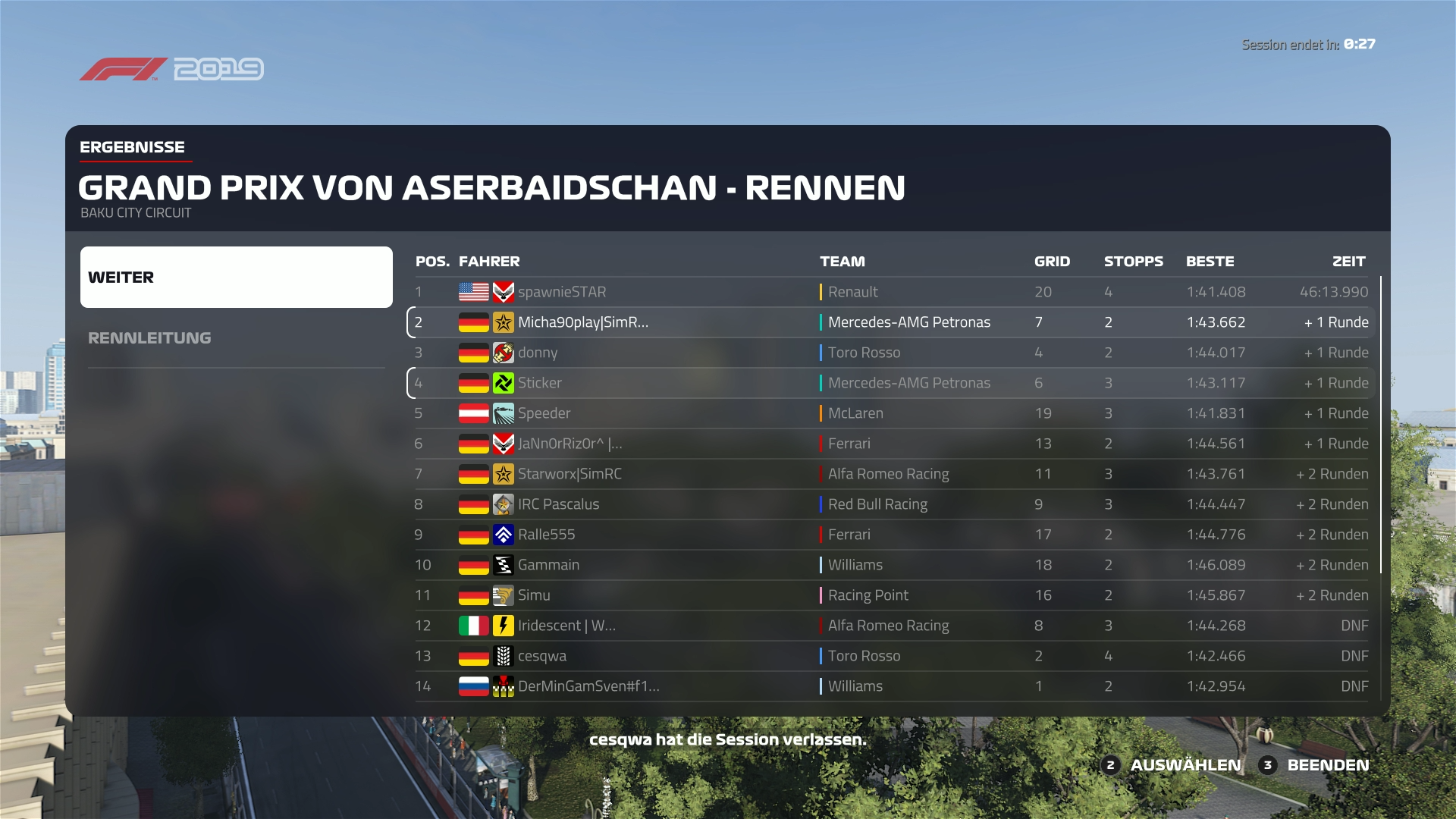The height and width of the screenshot is (819, 1456).
Task: Choose the JaNn0rRiz0r^ Ferrari row
Action: click(891, 444)
